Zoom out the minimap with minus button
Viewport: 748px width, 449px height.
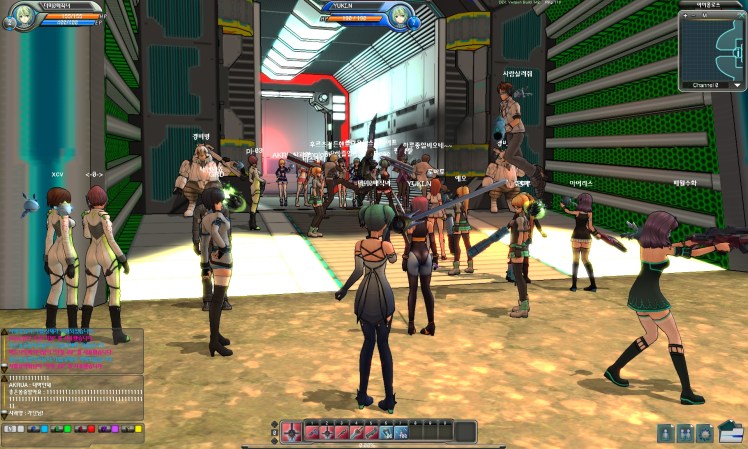(694, 16)
